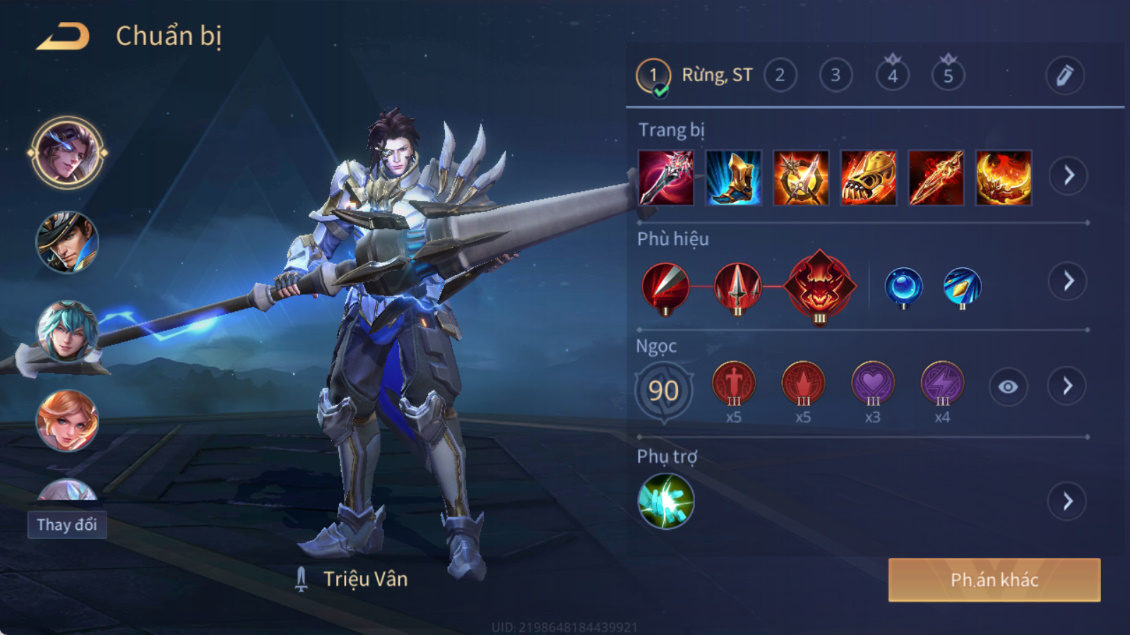1130x635 pixels.
Task: Select locked preset slot 5
Action: [x=948, y=75]
